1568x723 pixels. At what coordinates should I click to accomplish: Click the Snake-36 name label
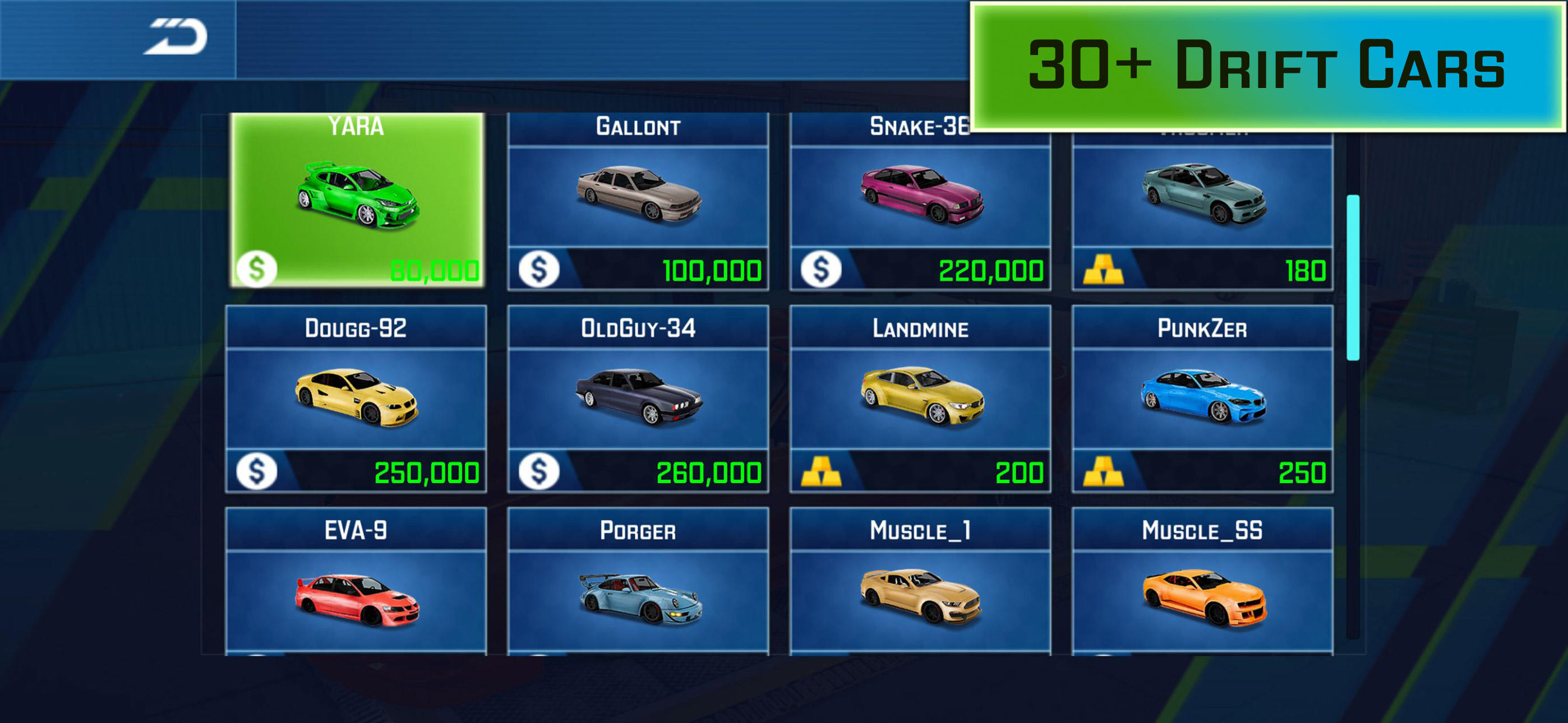click(x=919, y=125)
